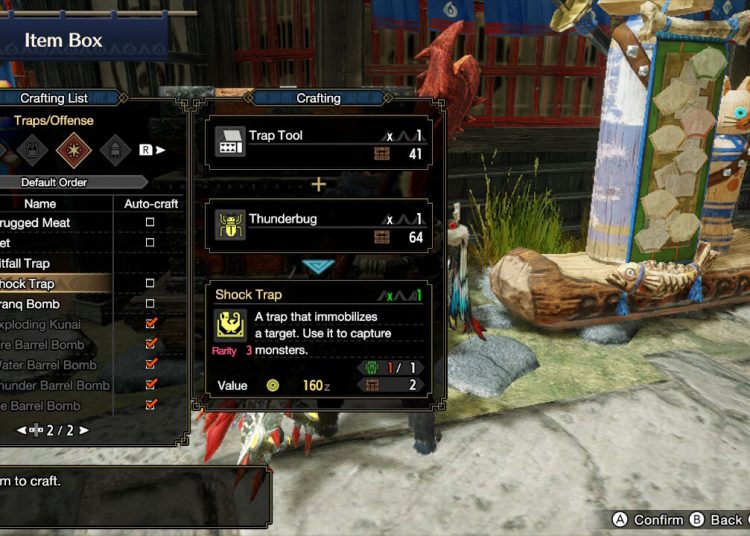Select the highlighted Traps/Offense category icon
Viewport: 750px width, 536px height.
point(73,150)
